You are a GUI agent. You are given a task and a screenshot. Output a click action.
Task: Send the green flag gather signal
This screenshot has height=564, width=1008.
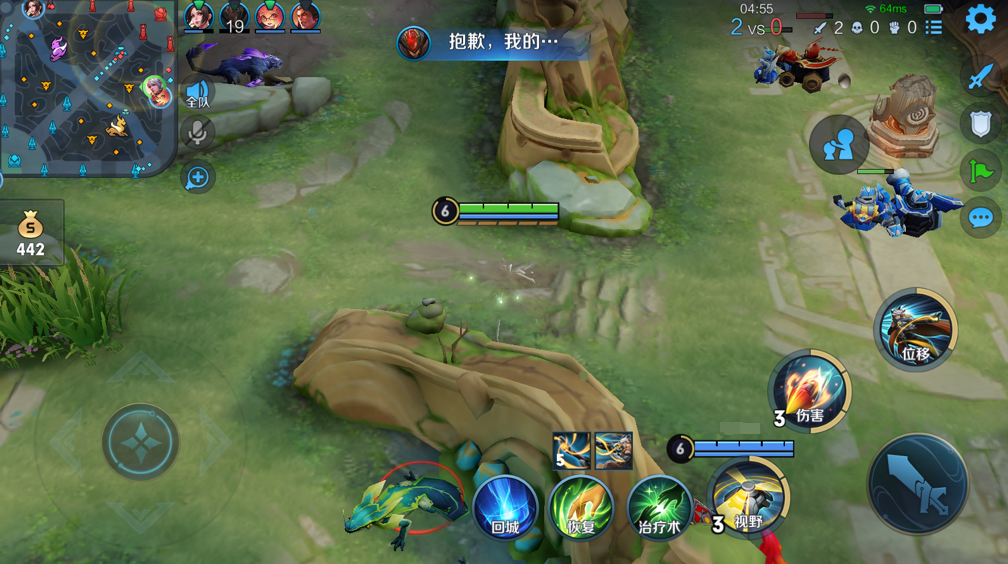point(980,171)
